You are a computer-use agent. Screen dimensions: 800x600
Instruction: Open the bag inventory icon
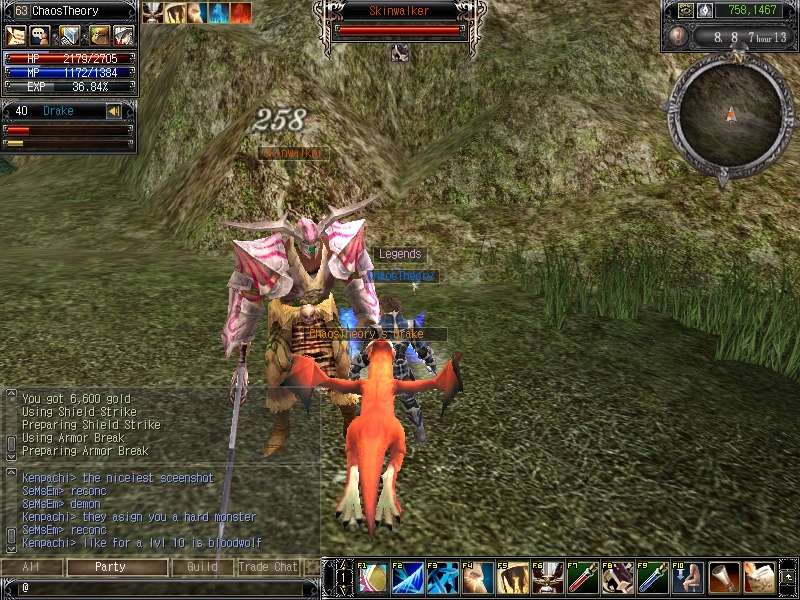tap(97, 36)
